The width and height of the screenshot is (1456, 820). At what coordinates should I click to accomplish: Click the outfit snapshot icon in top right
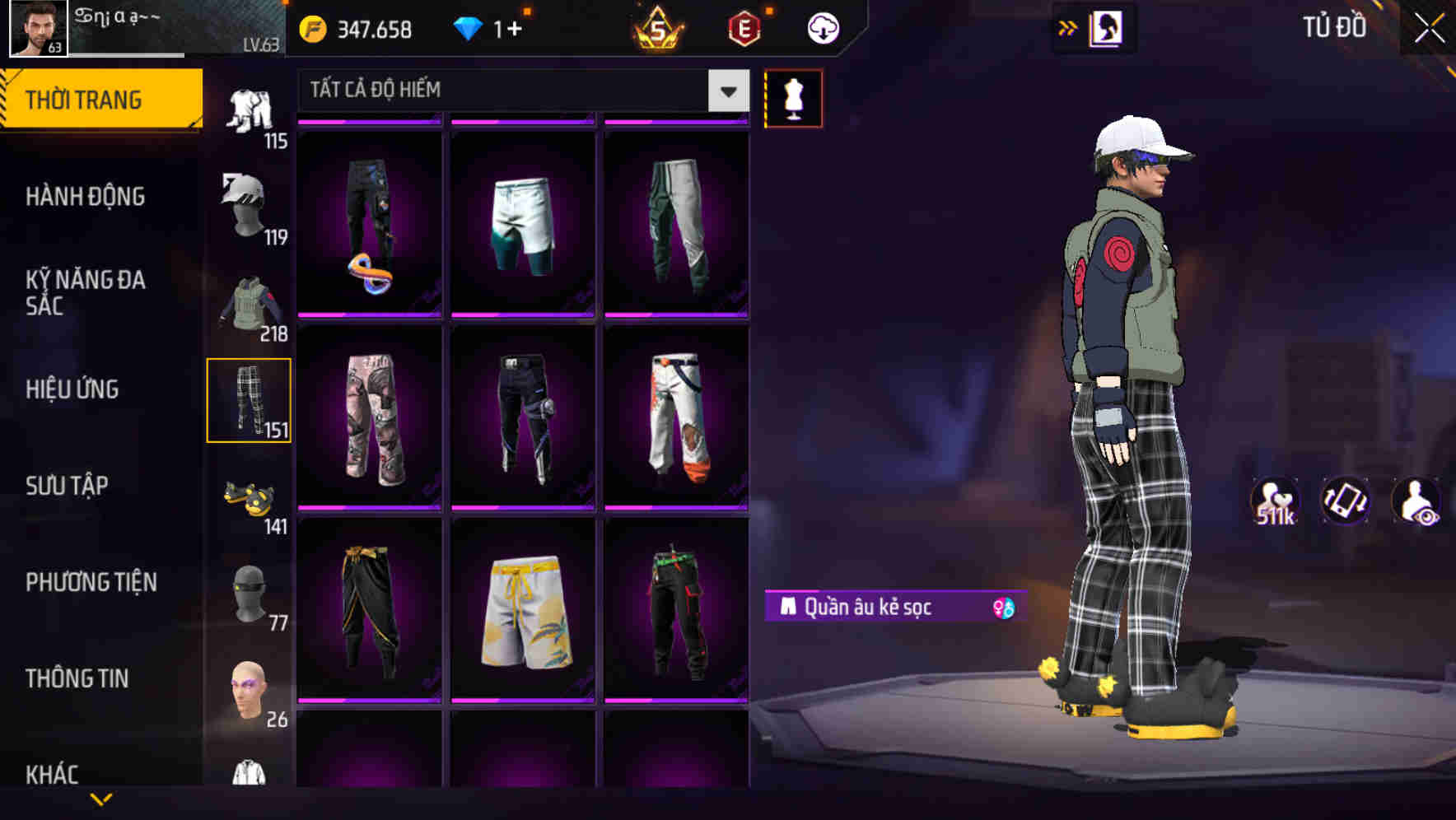[1108, 27]
